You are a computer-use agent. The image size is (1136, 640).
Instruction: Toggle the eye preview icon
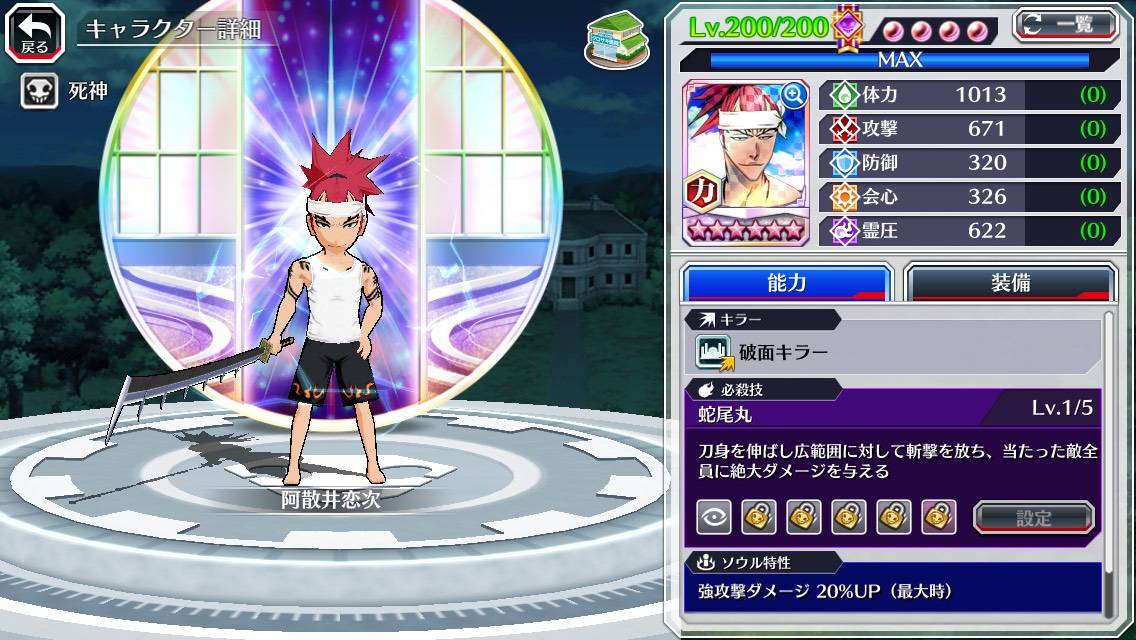713,517
